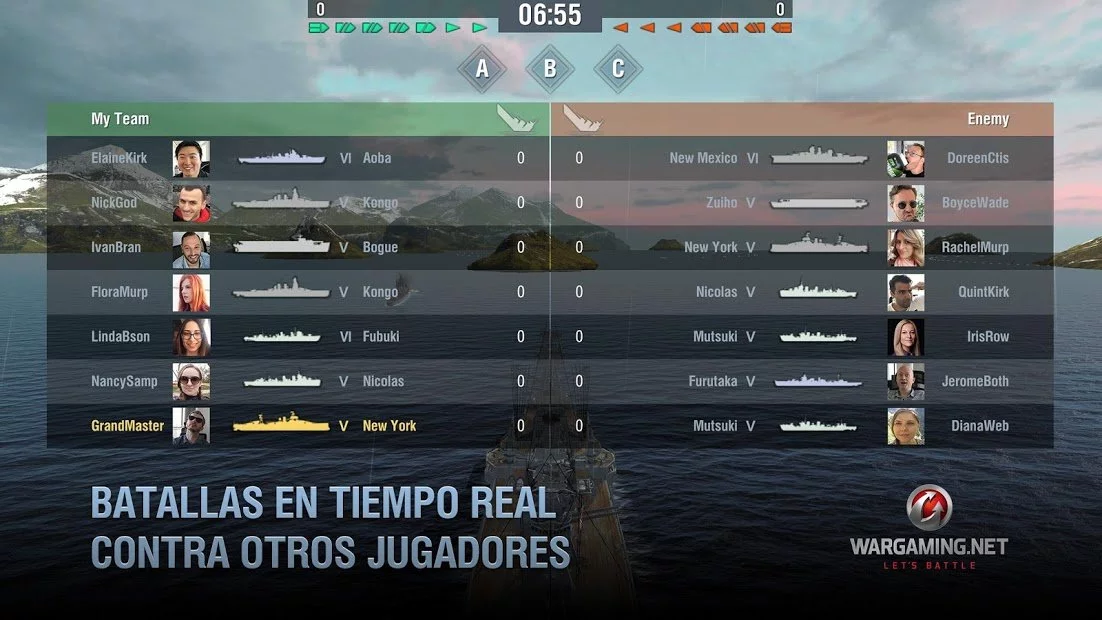Choose enemy JeromeBoth's Furutaka row
Image resolution: width=1102 pixels, height=620 pixels.
(x=802, y=381)
